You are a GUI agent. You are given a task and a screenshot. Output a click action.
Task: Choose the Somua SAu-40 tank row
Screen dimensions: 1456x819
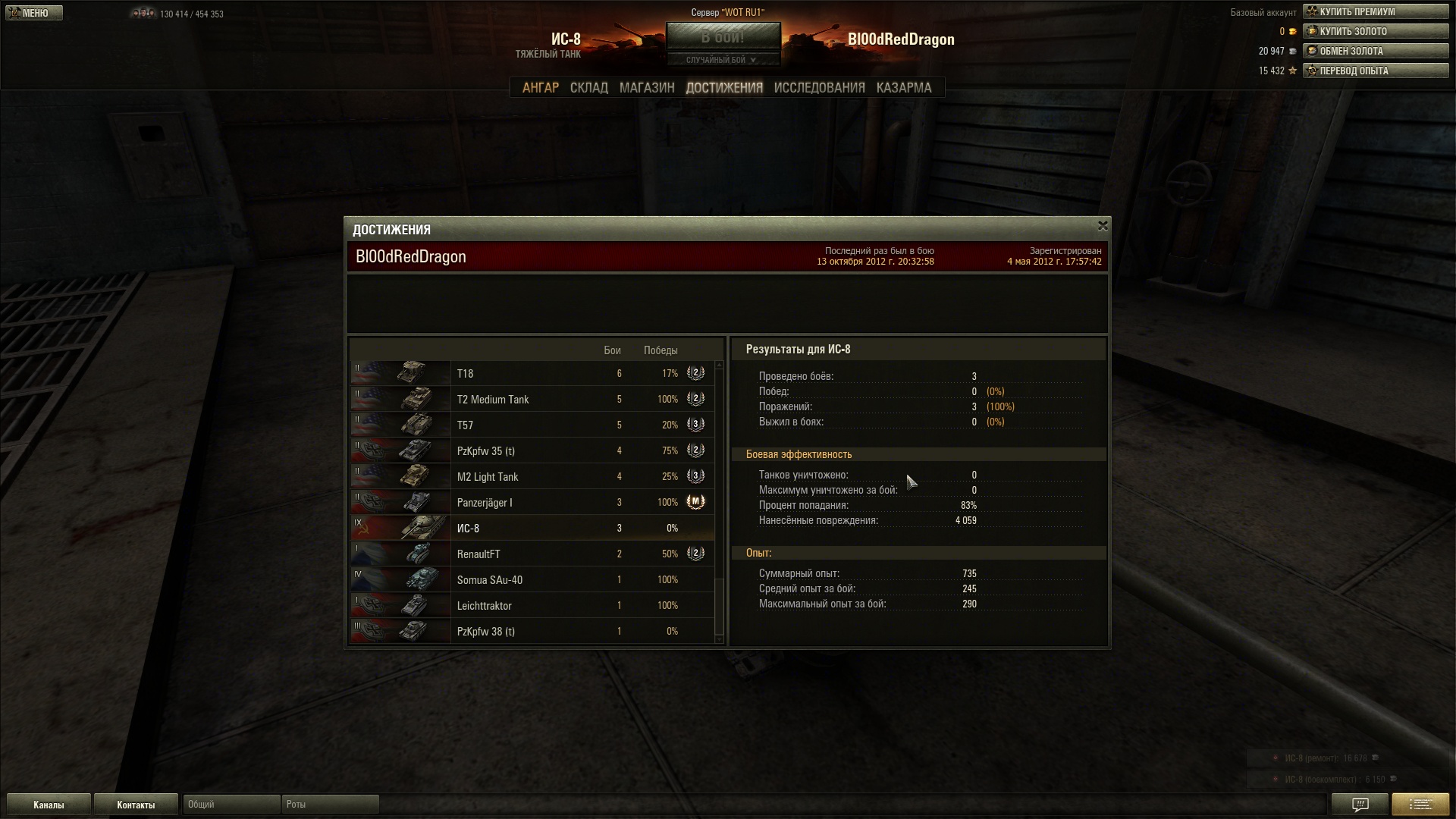(531, 580)
